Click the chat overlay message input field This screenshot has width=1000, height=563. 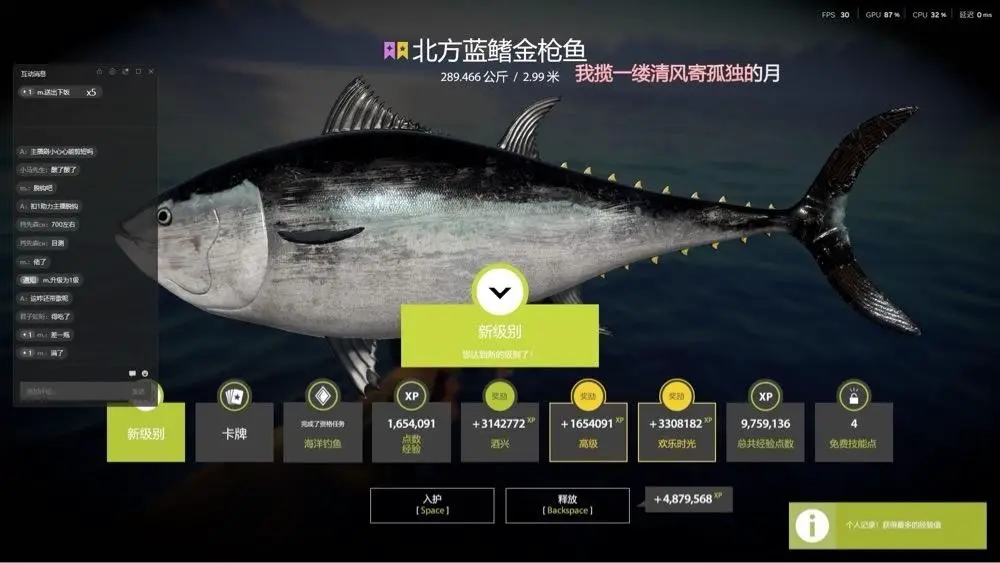pos(72,391)
